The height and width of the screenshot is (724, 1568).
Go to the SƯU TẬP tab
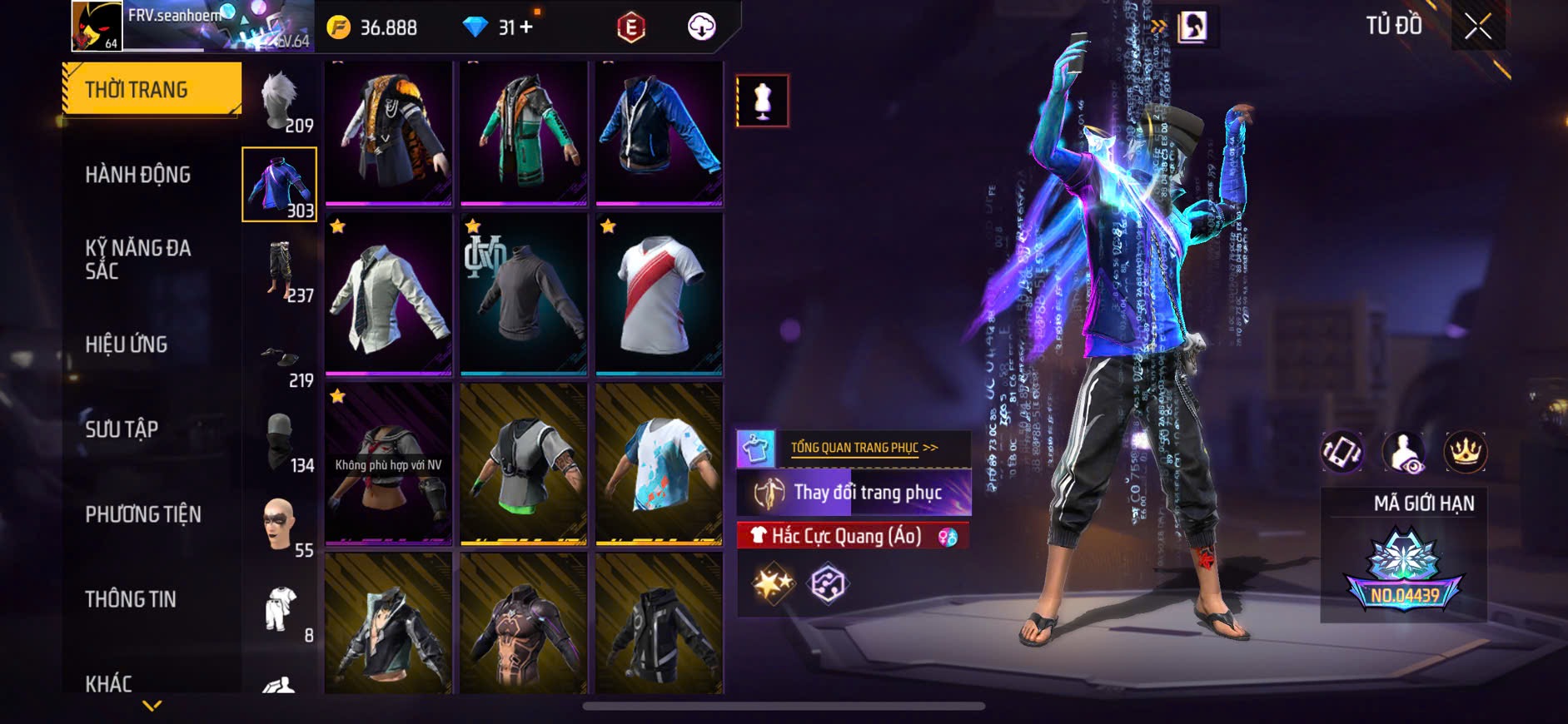[122, 429]
